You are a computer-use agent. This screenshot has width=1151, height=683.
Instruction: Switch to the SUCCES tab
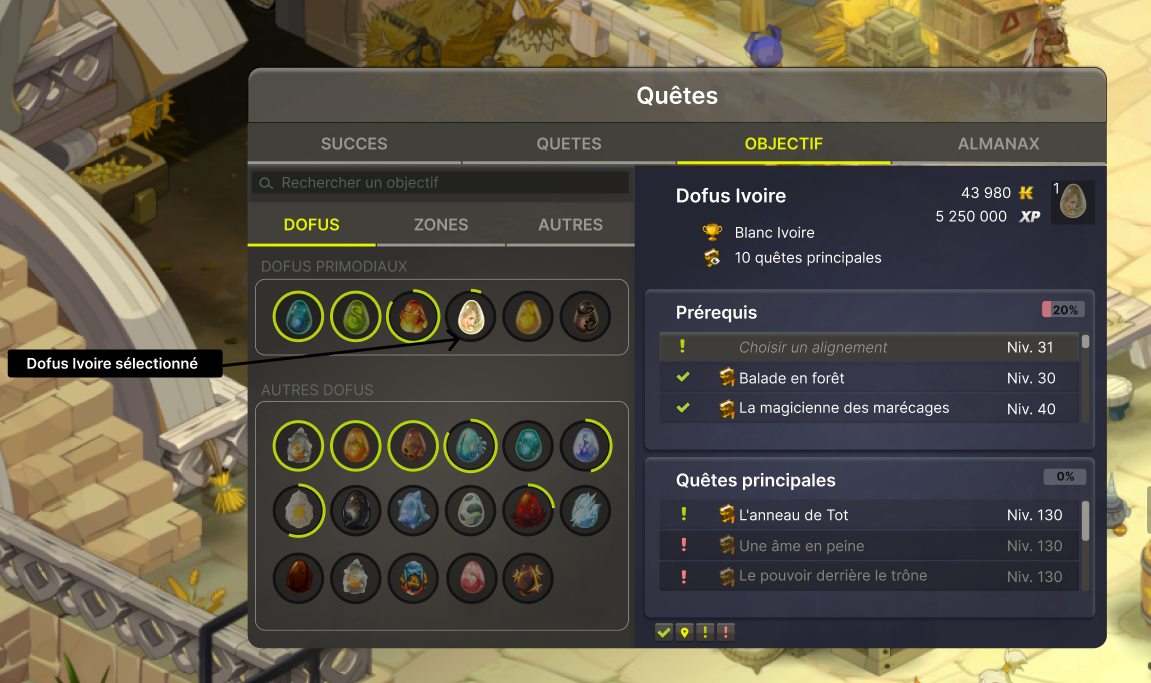point(354,144)
